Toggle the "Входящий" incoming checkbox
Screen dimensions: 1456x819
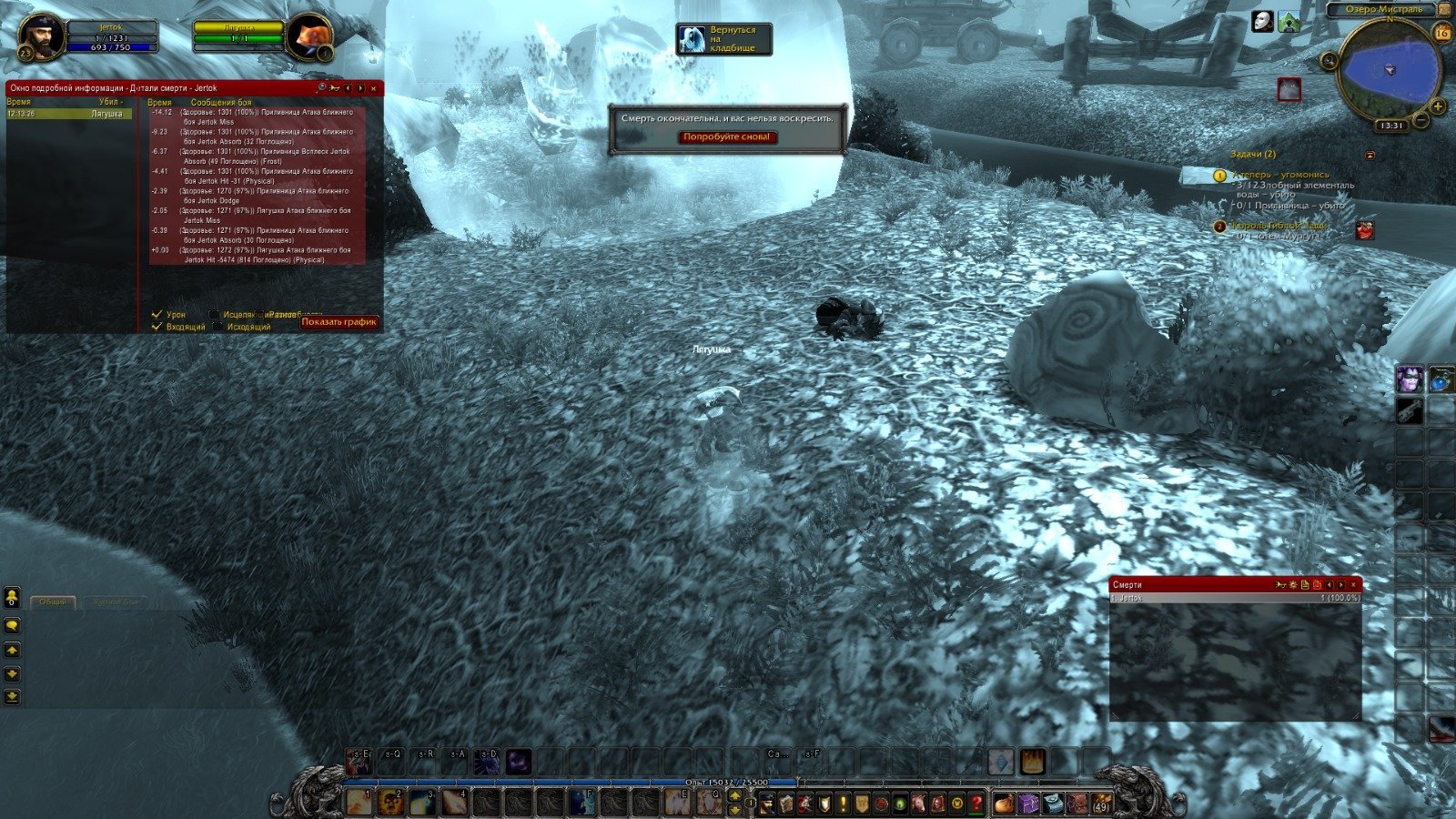point(157,327)
